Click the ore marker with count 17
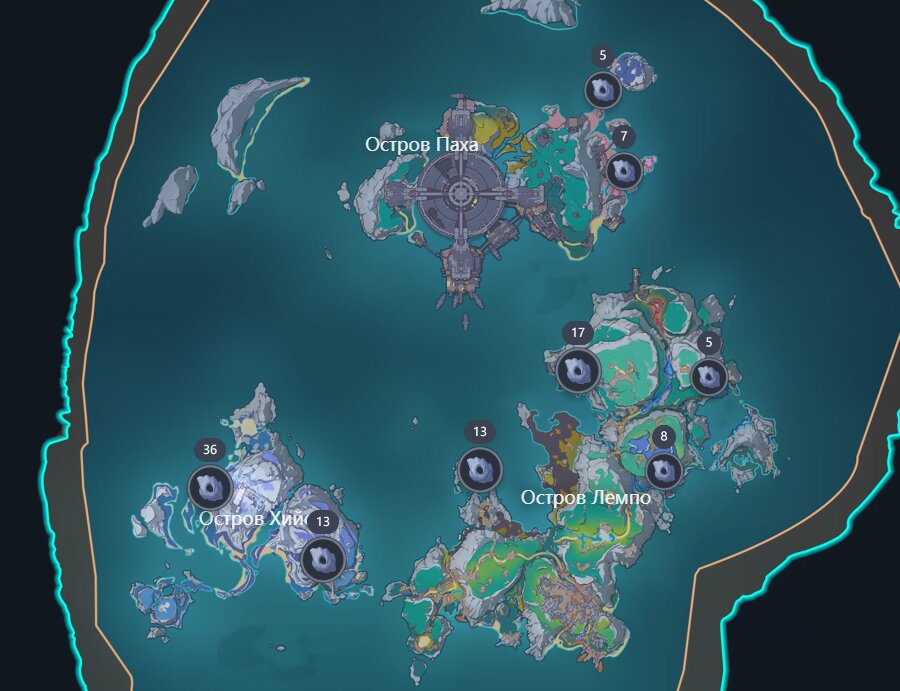 [578, 371]
